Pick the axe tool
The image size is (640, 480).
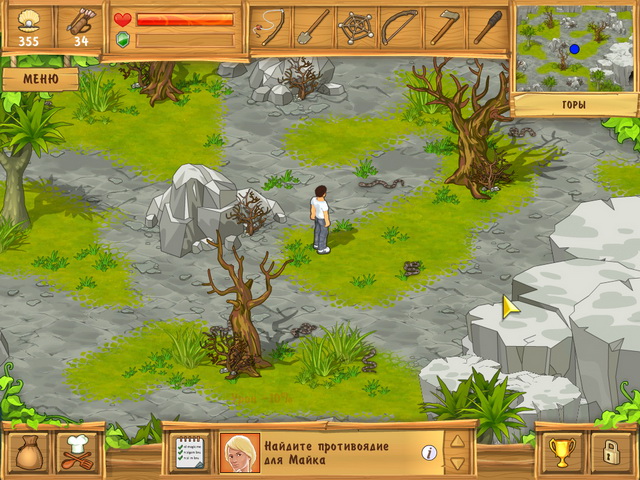pyautogui.click(x=444, y=27)
